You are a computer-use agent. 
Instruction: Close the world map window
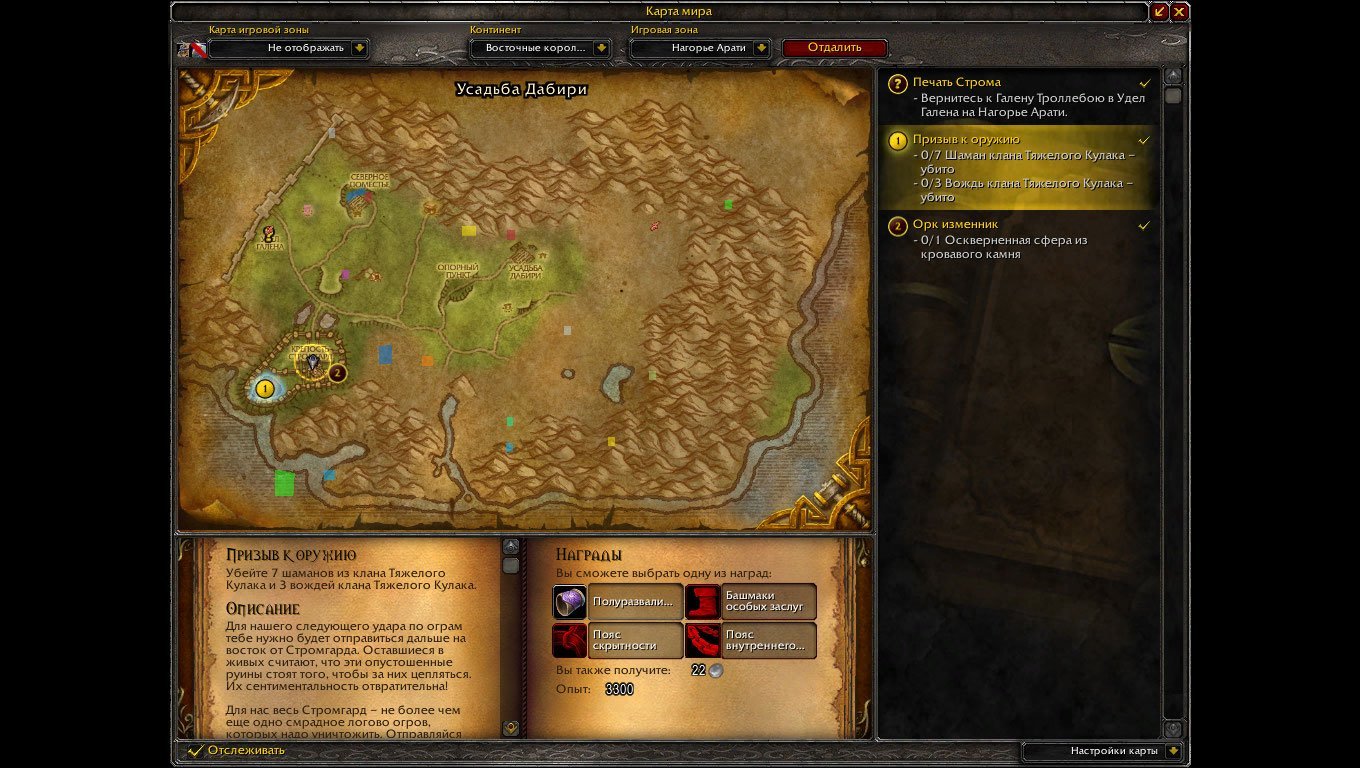coord(1180,12)
